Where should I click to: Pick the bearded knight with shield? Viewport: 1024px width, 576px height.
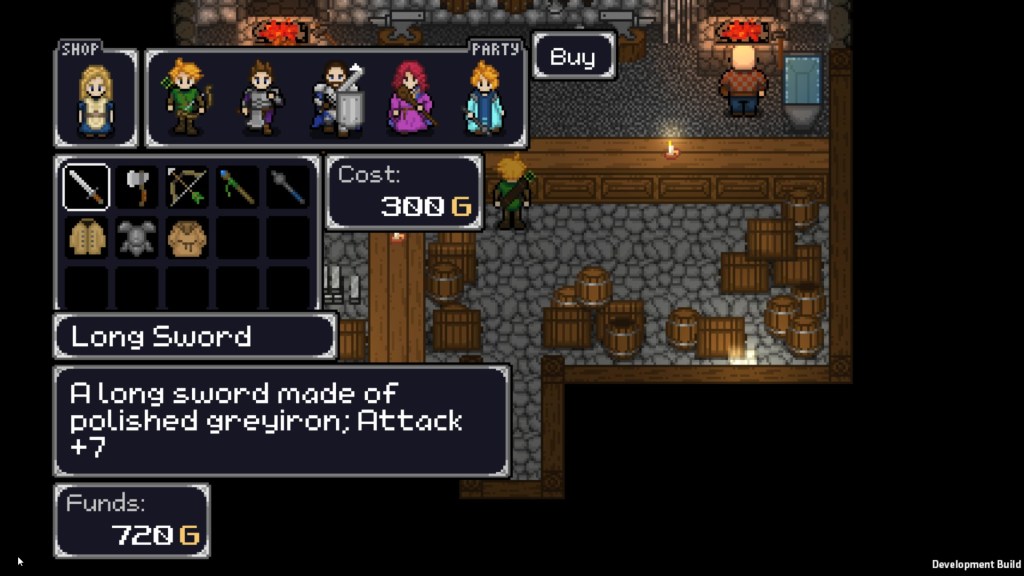click(336, 98)
